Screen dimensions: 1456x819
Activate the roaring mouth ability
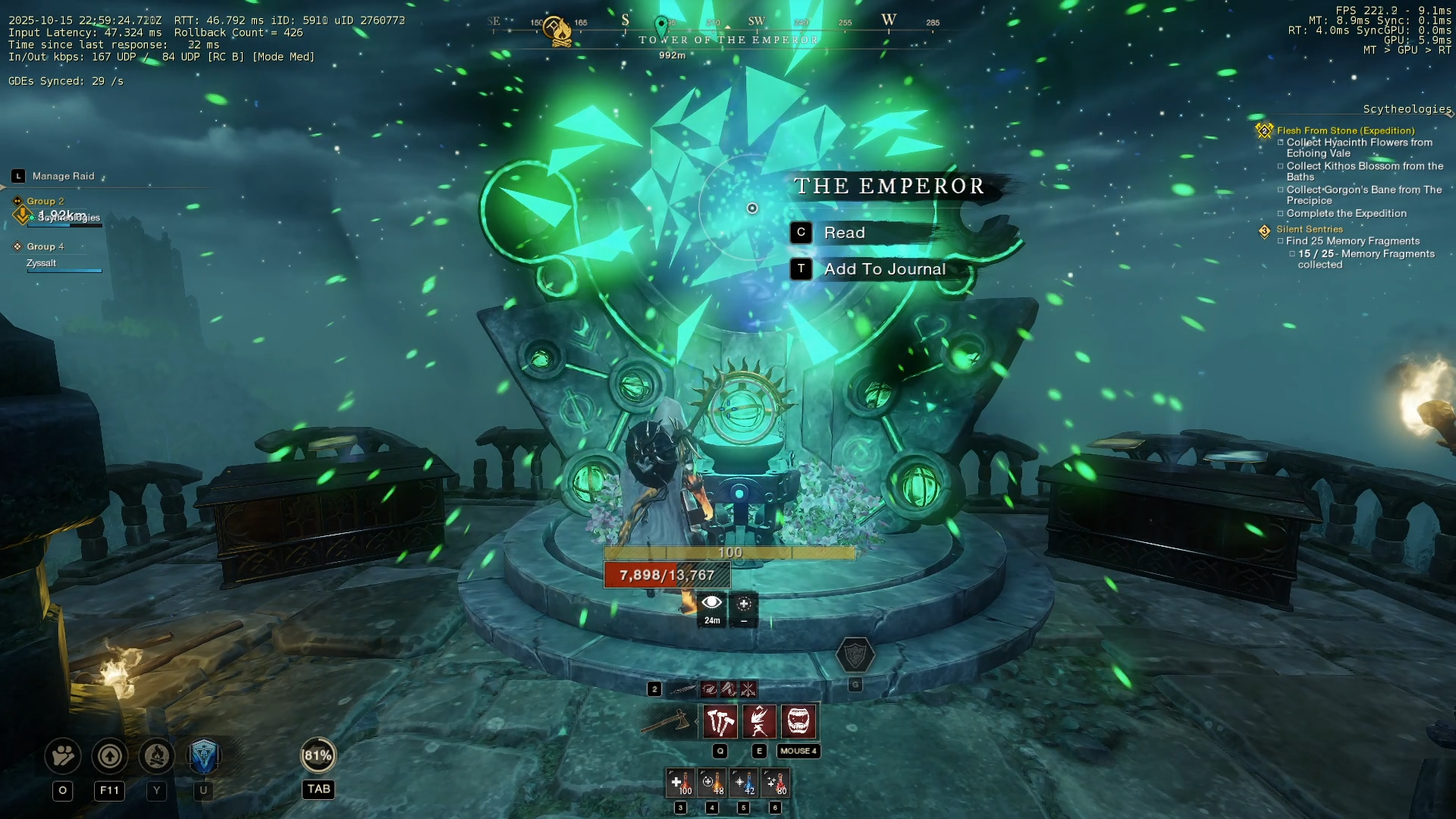pos(799,721)
